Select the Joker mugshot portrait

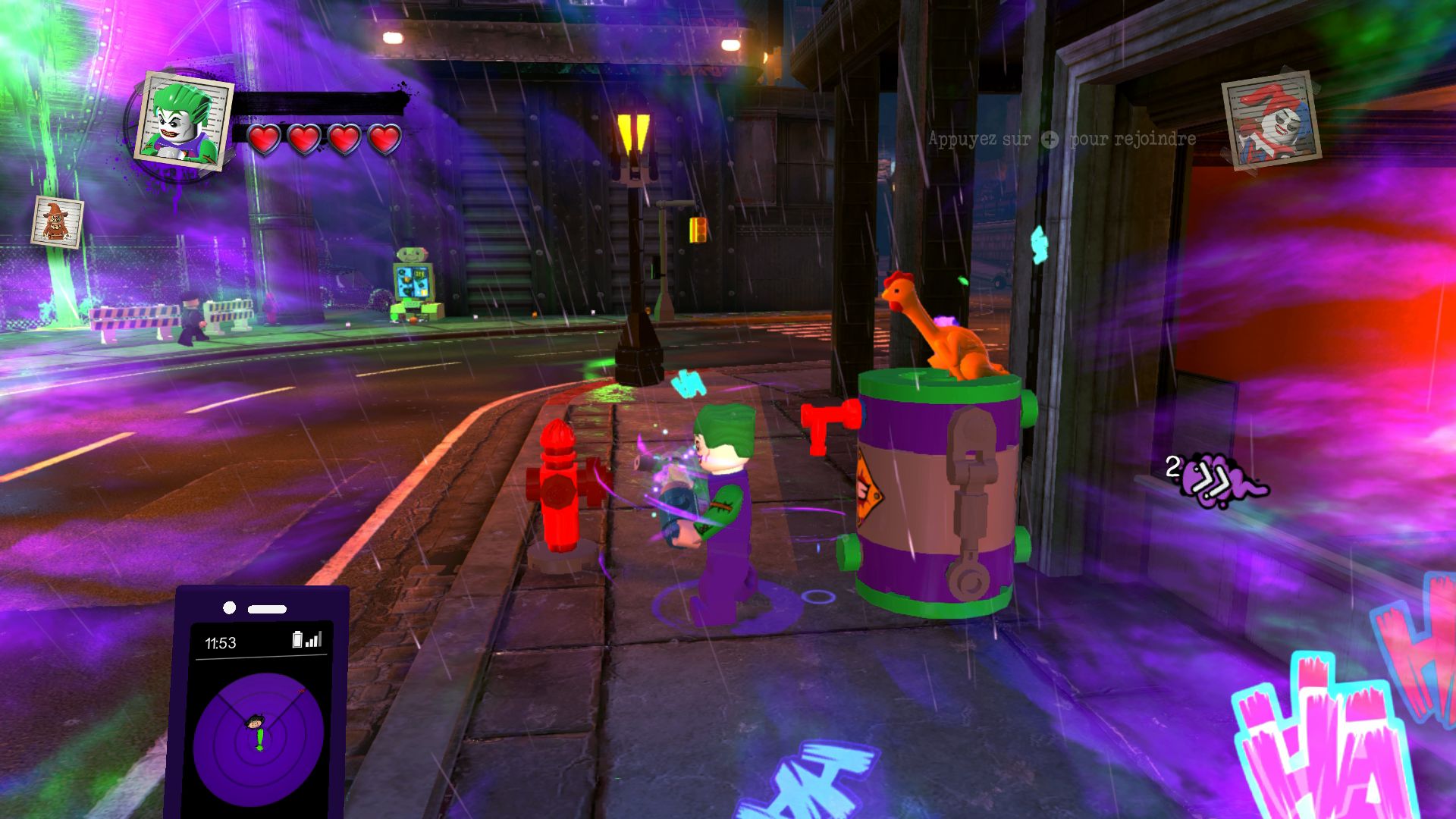click(x=180, y=121)
